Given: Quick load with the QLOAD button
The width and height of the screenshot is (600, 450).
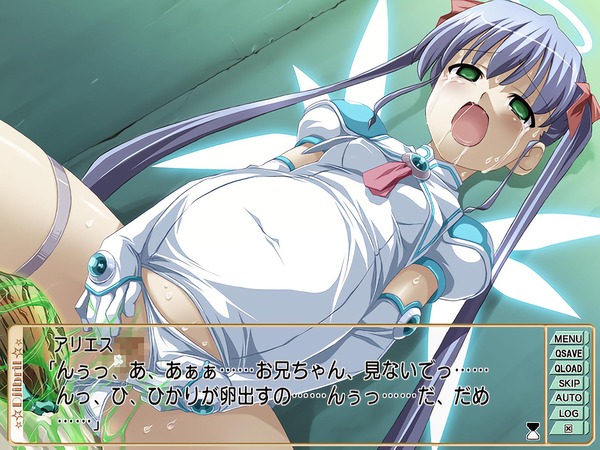Looking at the screenshot, I should point(568,368).
